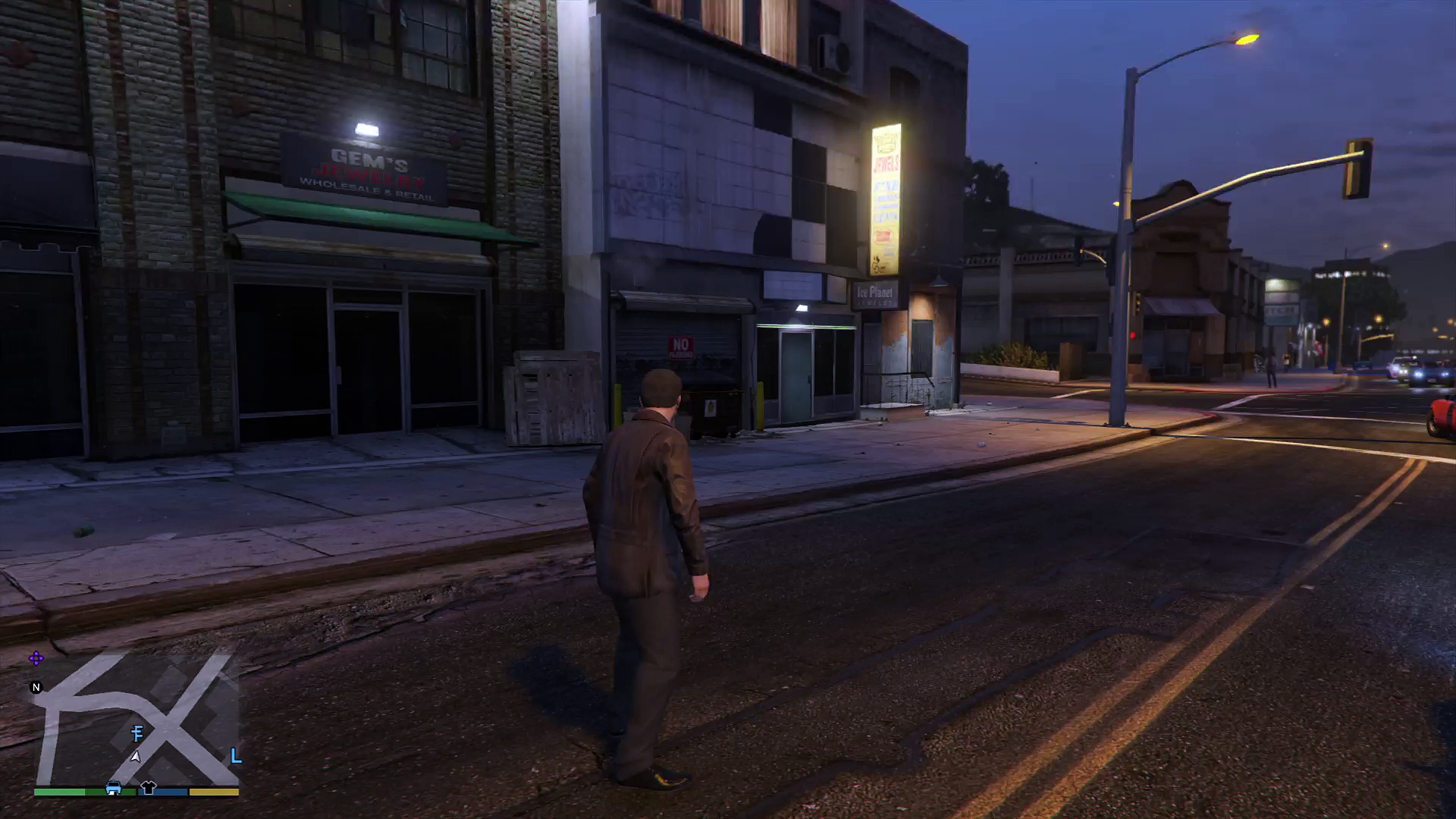Select the blue F mission marker
1456x819 pixels.
(137, 733)
